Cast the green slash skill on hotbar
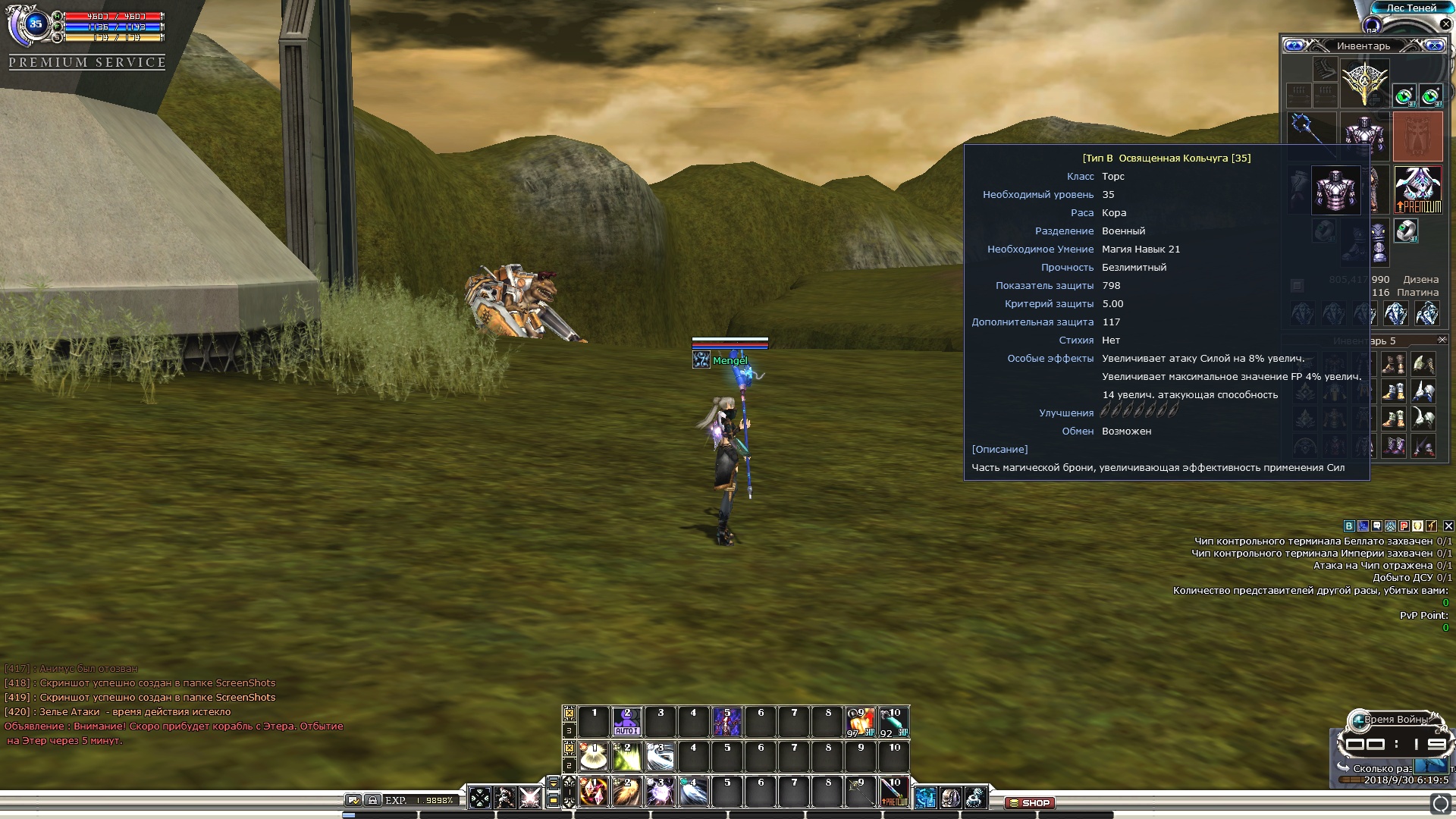 [626, 757]
